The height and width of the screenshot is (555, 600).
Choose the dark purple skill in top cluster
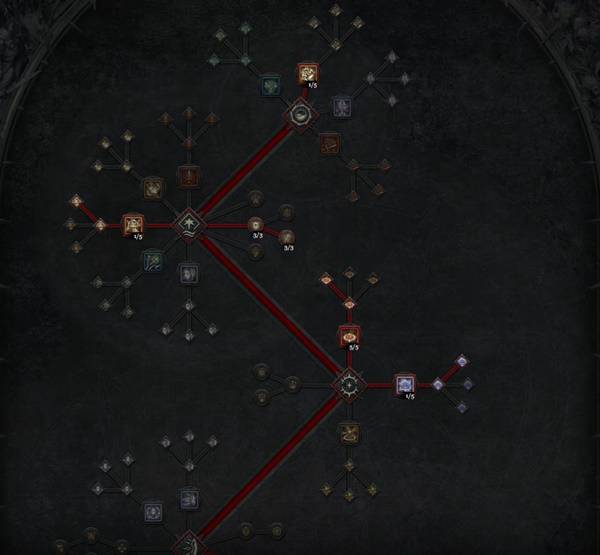(342, 104)
